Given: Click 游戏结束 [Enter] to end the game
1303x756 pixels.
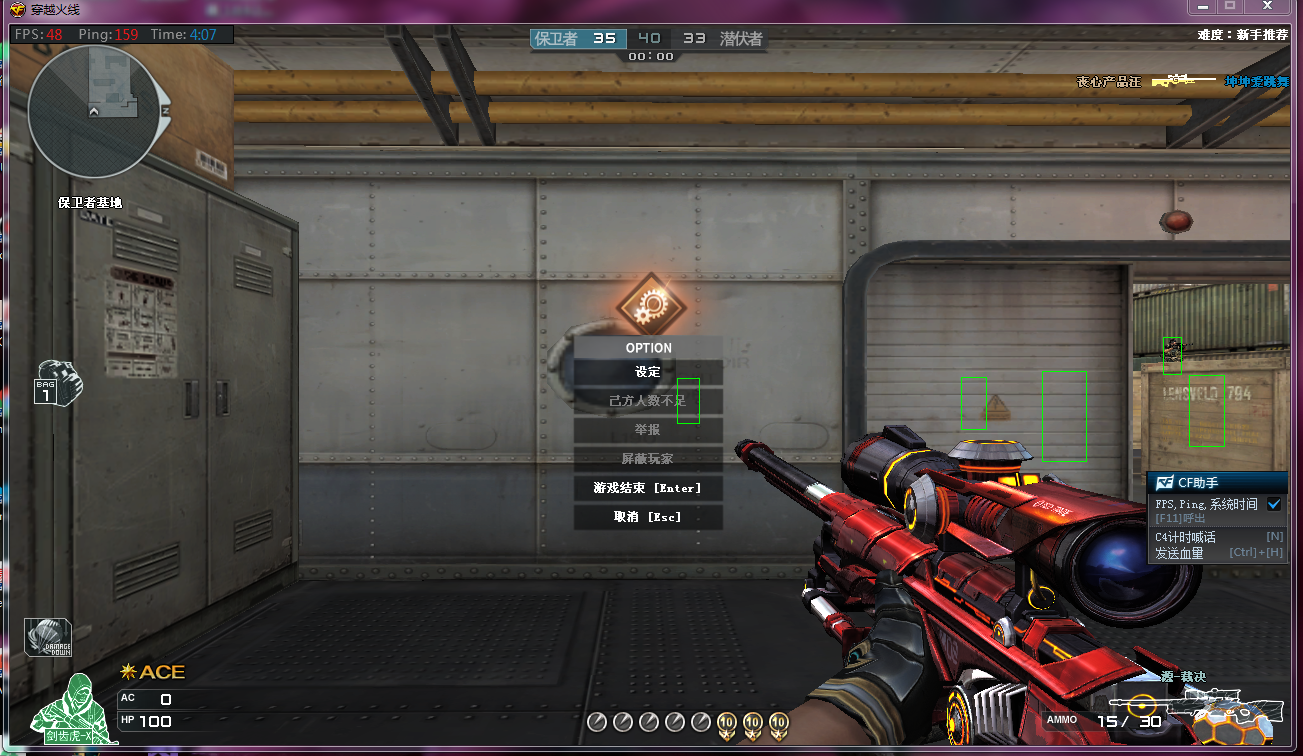Looking at the screenshot, I should coord(648,488).
